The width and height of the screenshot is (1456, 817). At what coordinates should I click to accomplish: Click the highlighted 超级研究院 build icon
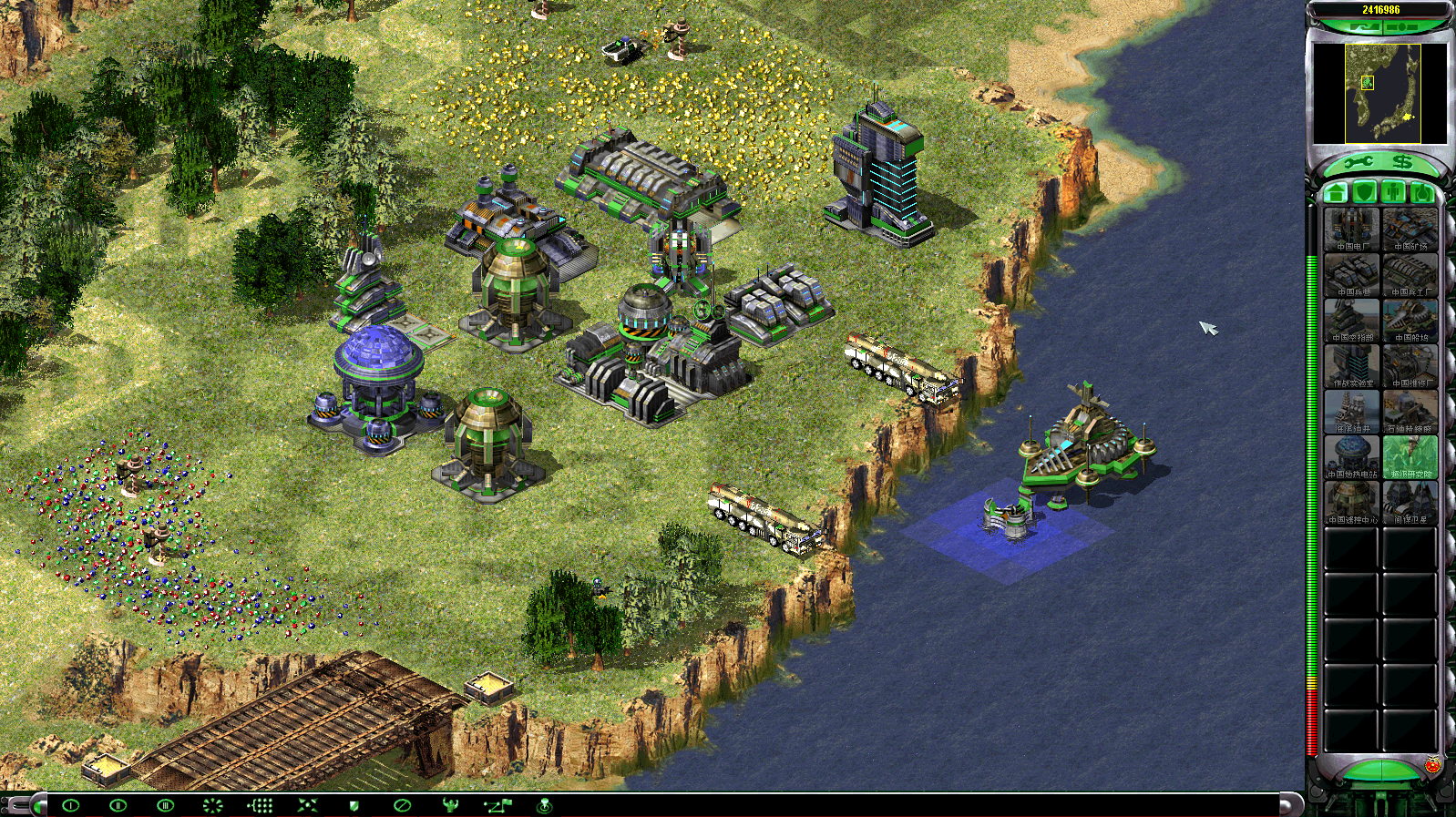click(x=1410, y=457)
